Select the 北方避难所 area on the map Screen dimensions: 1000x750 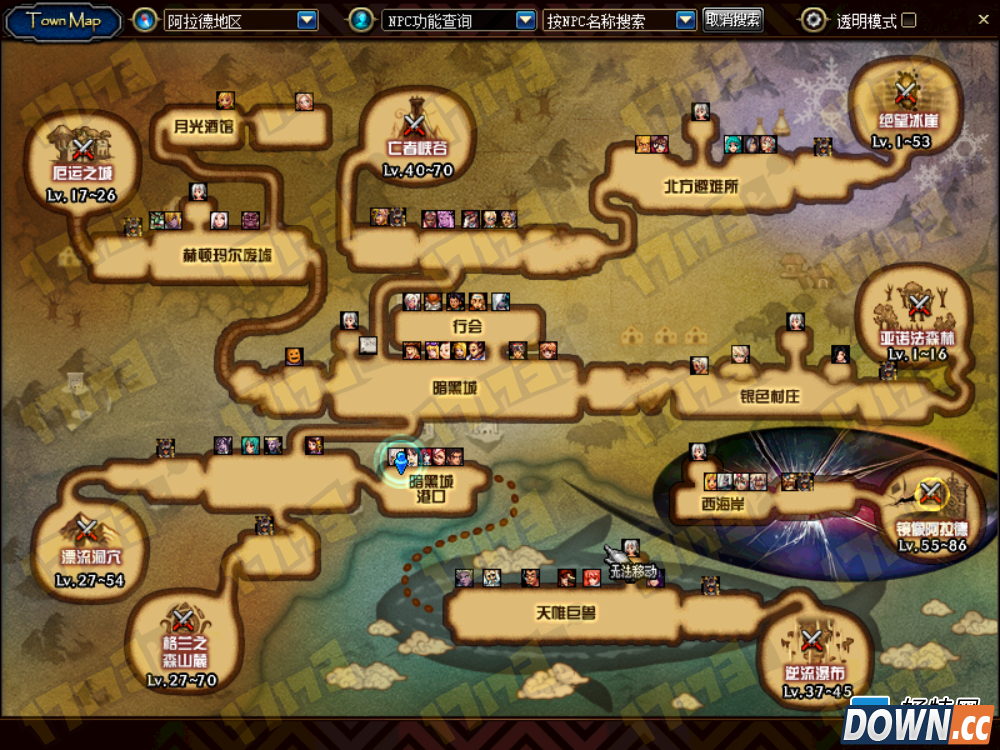[x=700, y=185]
